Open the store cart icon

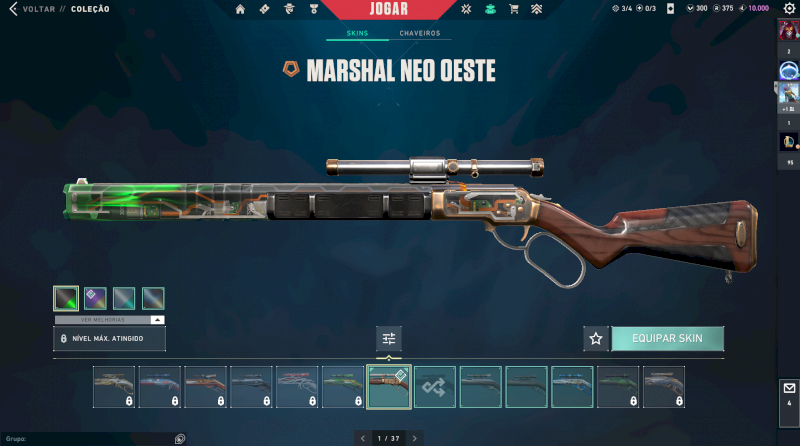(x=514, y=9)
